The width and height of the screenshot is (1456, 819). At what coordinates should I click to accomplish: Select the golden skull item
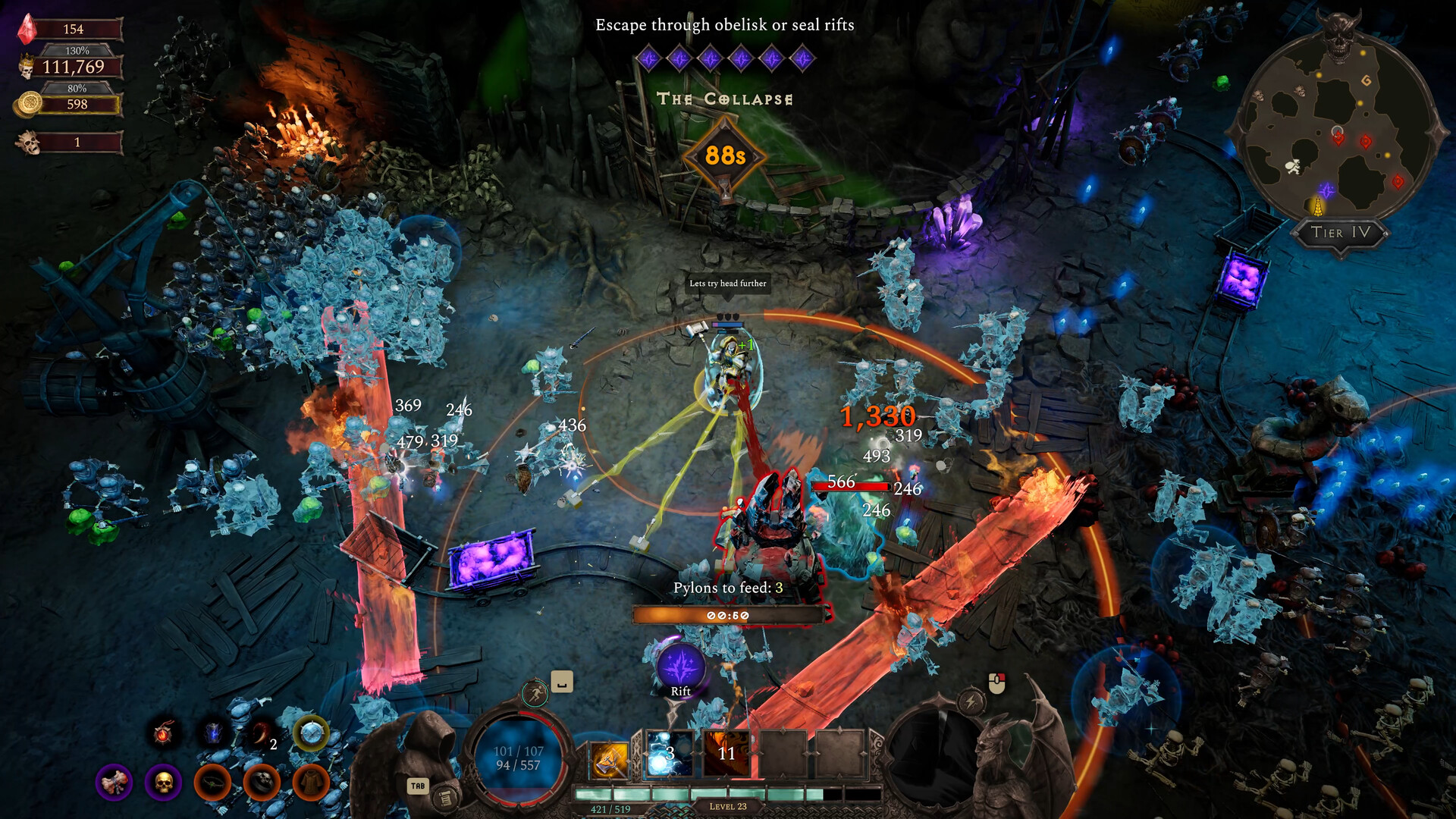pyautogui.click(x=163, y=782)
